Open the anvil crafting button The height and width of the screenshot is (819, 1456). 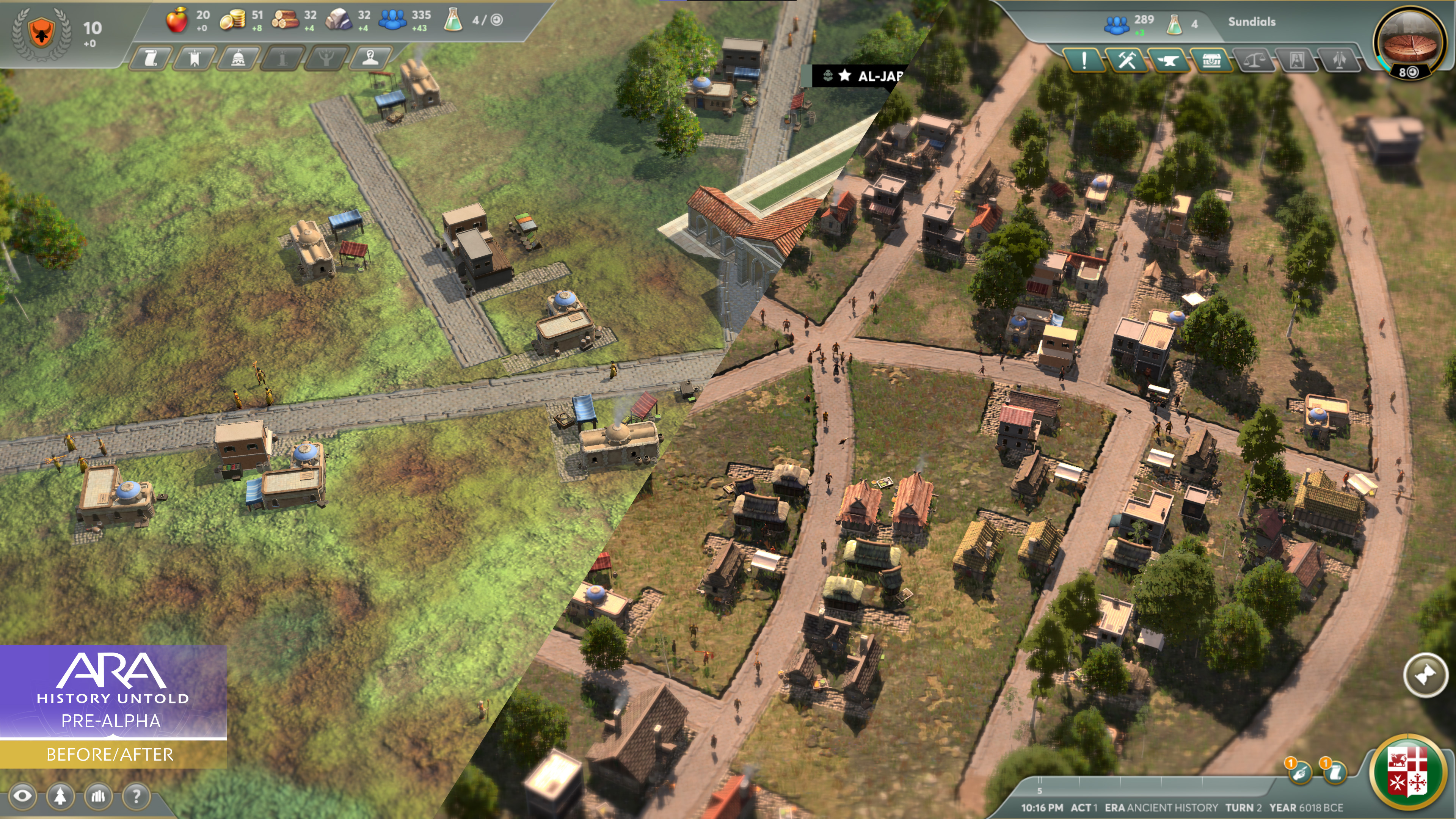(x=1168, y=60)
